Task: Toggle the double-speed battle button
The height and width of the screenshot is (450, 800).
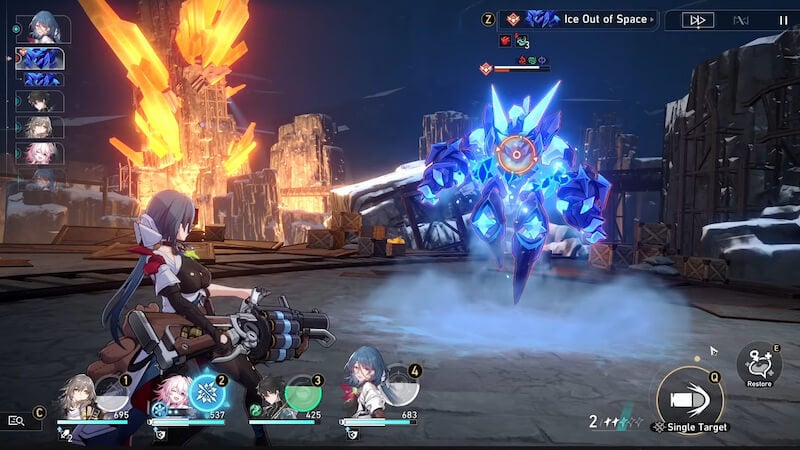Action: [x=698, y=19]
